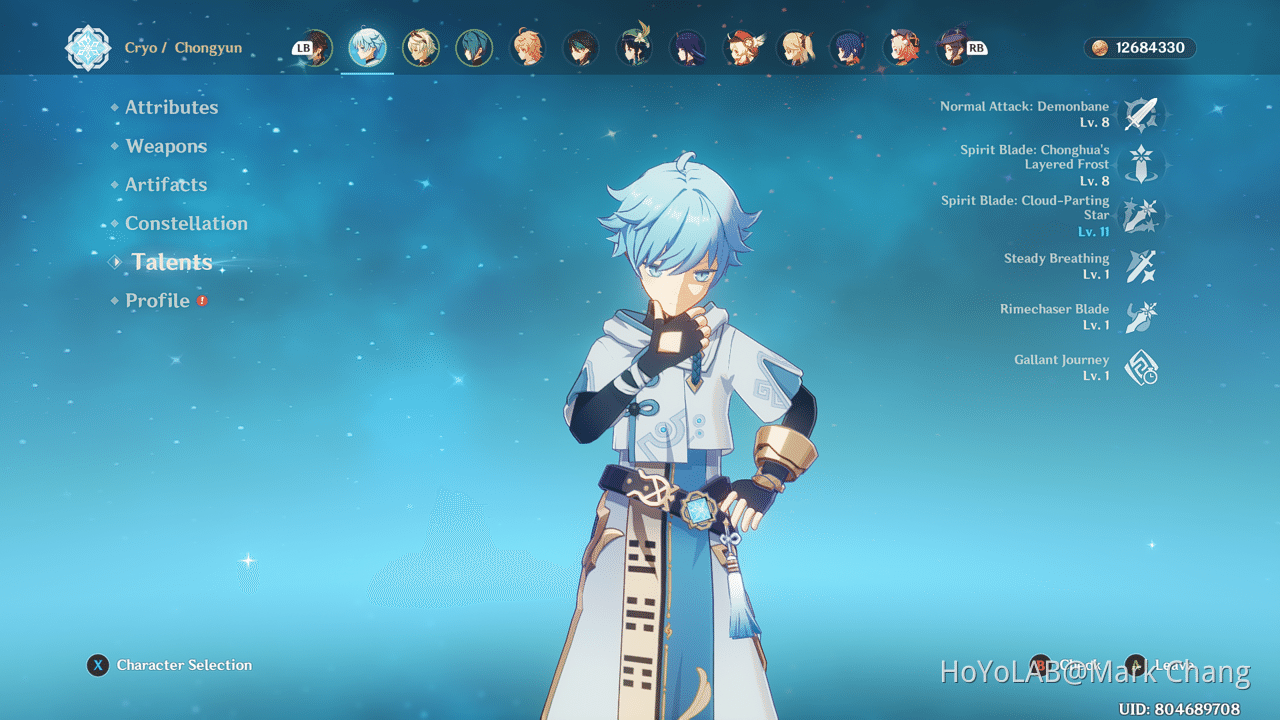Pick Mona's witch-hat portrait

tap(952, 48)
